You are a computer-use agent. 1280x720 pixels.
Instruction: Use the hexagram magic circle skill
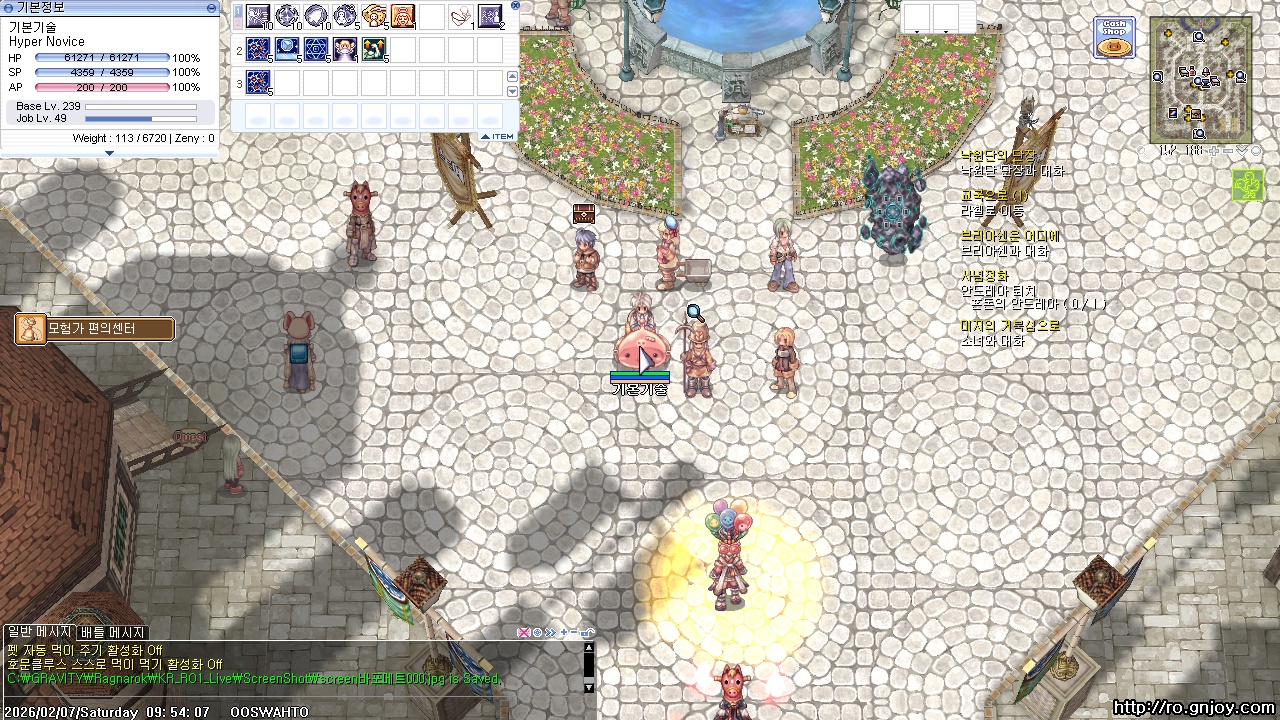tap(316, 49)
